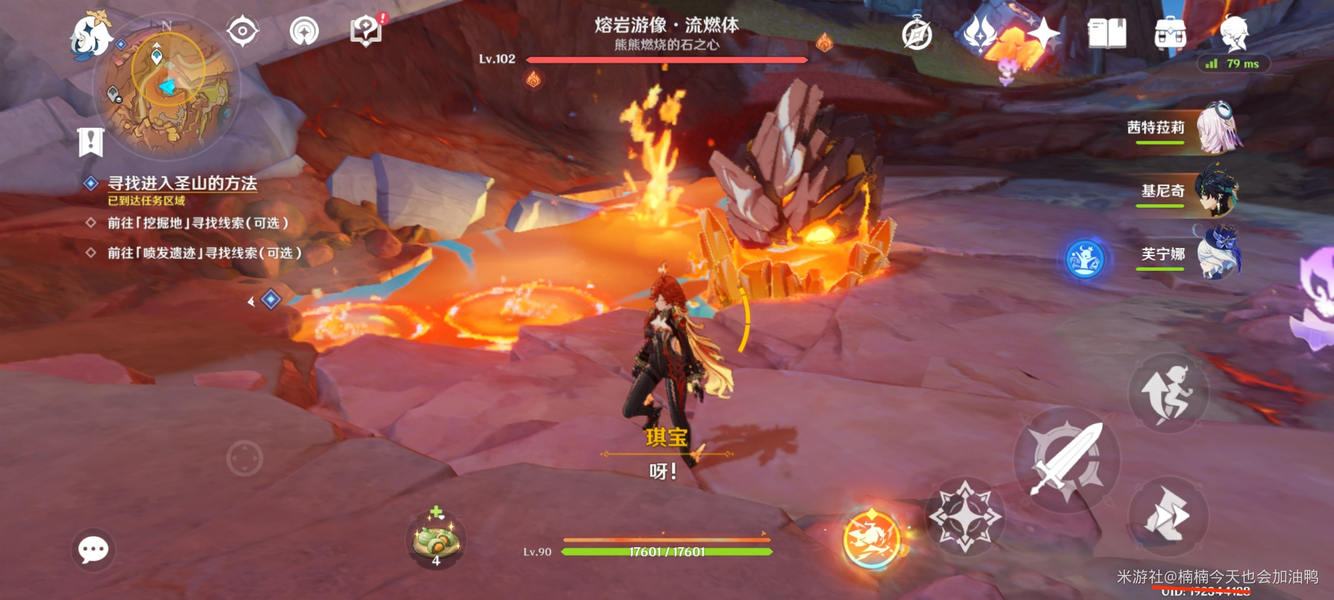Open the chat speech bubble
1334x600 pixels.
94,549
